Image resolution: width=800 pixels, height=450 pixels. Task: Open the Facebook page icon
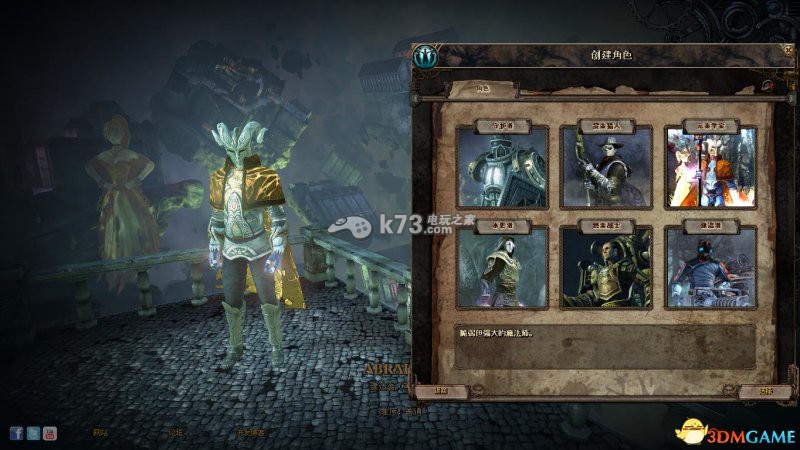pos(17,433)
